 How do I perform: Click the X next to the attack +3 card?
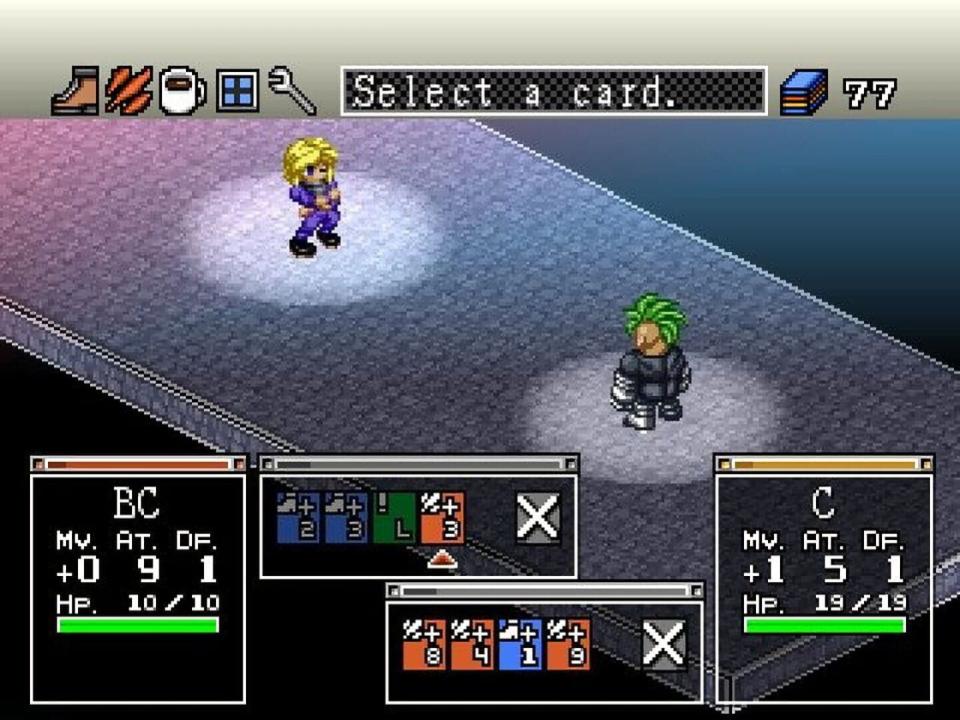[x=538, y=518]
